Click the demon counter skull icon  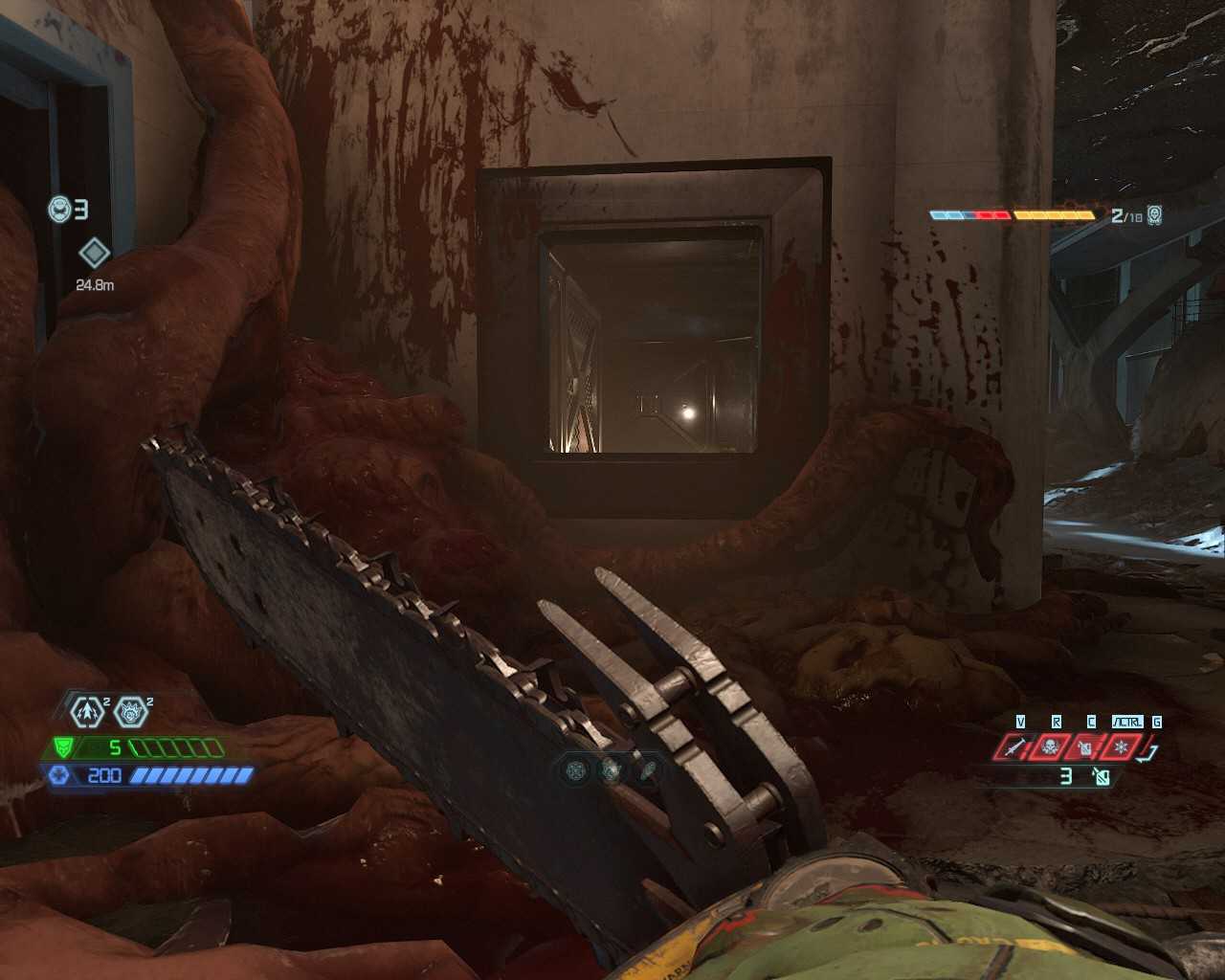click(x=1154, y=215)
